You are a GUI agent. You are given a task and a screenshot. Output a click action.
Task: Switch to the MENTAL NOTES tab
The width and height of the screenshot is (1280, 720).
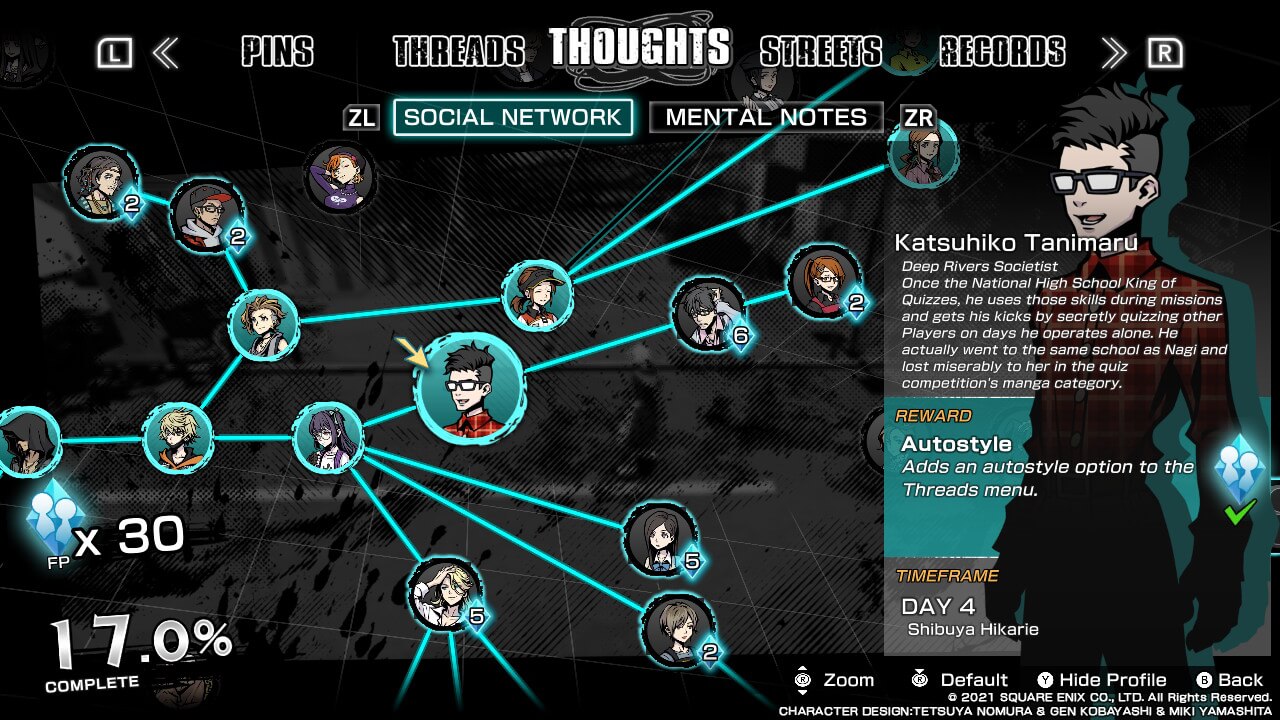click(766, 117)
